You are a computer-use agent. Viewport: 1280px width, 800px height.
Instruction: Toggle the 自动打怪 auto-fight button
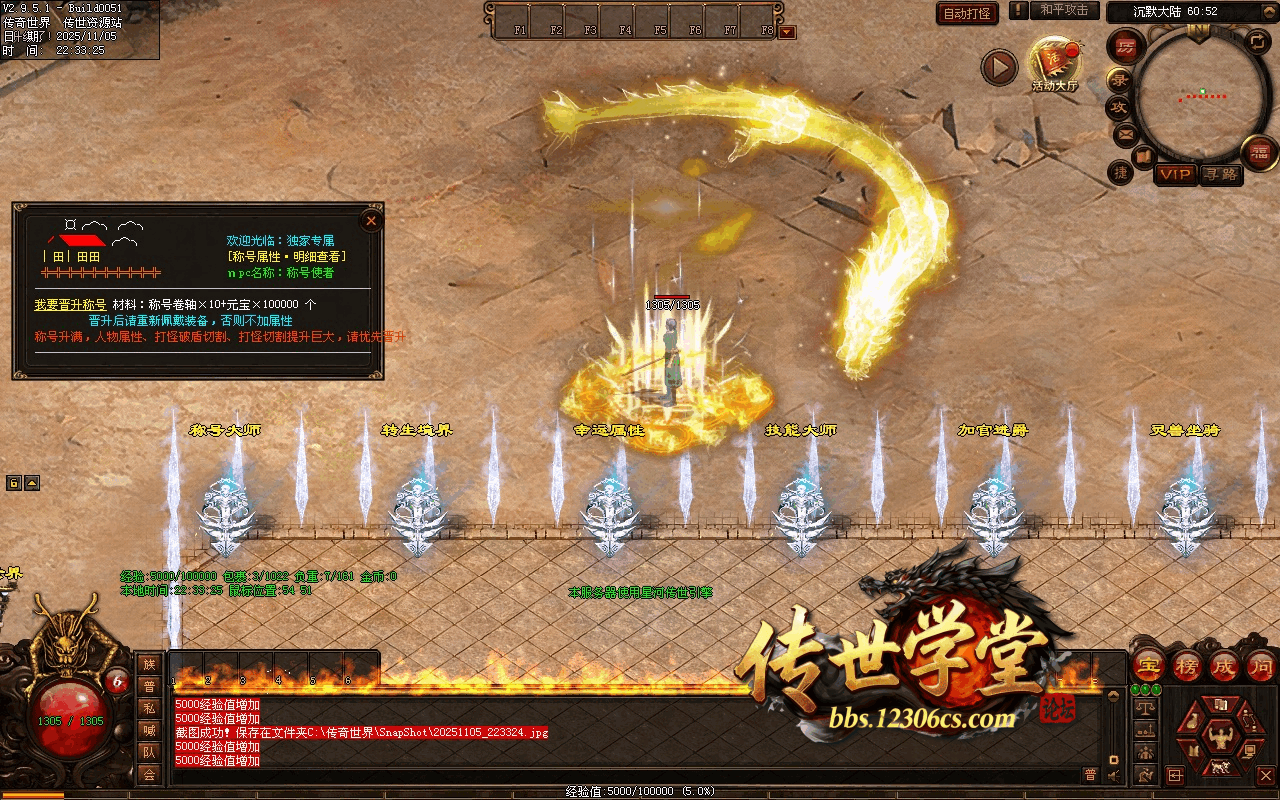click(968, 13)
